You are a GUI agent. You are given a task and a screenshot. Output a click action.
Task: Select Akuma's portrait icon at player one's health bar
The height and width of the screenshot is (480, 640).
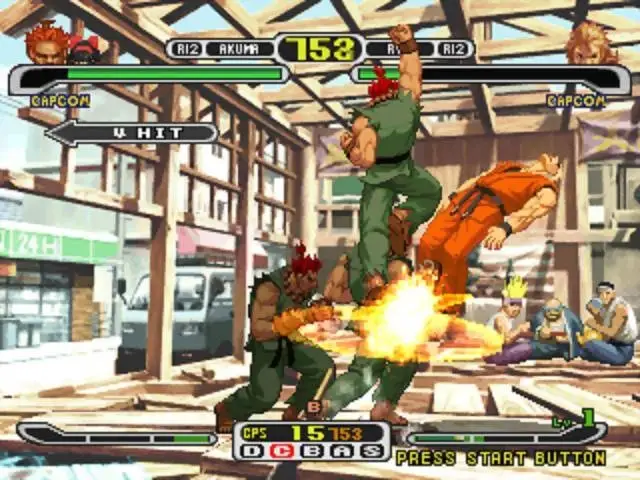(x=46, y=43)
